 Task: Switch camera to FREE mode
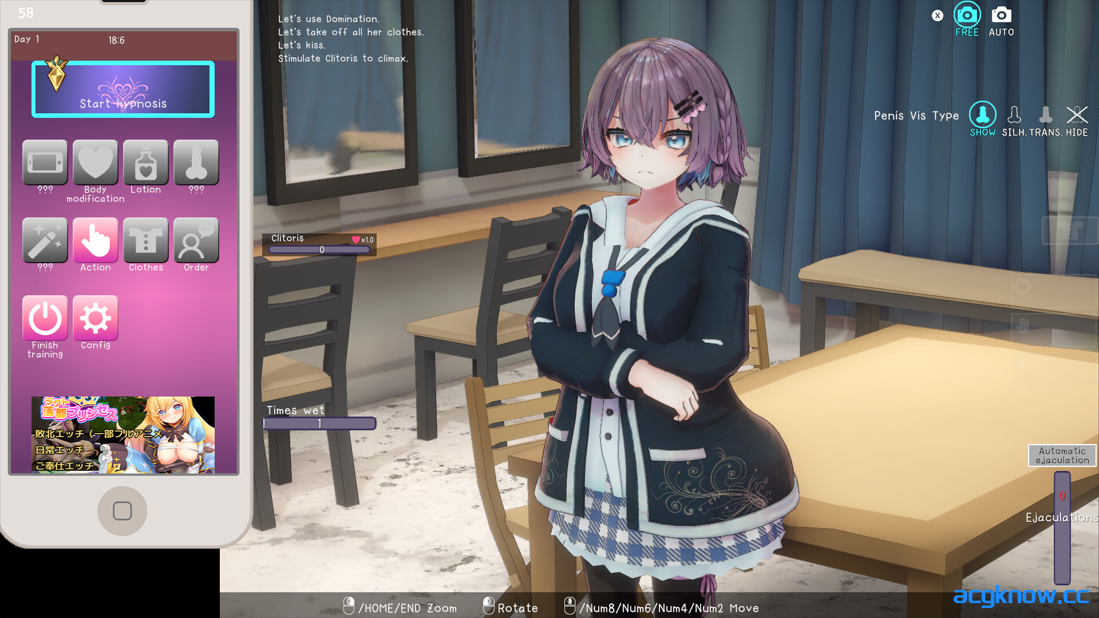click(x=967, y=16)
